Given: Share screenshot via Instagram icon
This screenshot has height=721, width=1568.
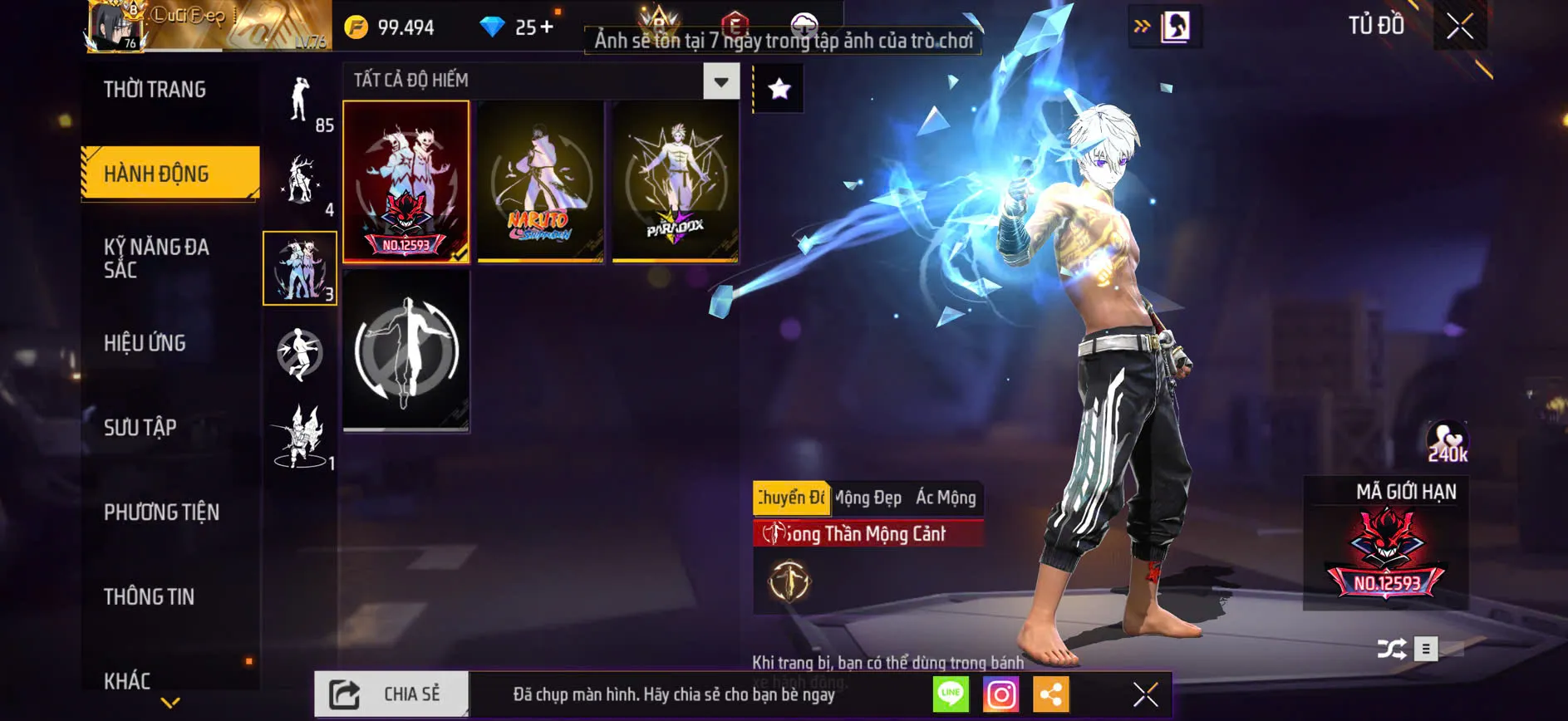Looking at the screenshot, I should (x=1002, y=695).
